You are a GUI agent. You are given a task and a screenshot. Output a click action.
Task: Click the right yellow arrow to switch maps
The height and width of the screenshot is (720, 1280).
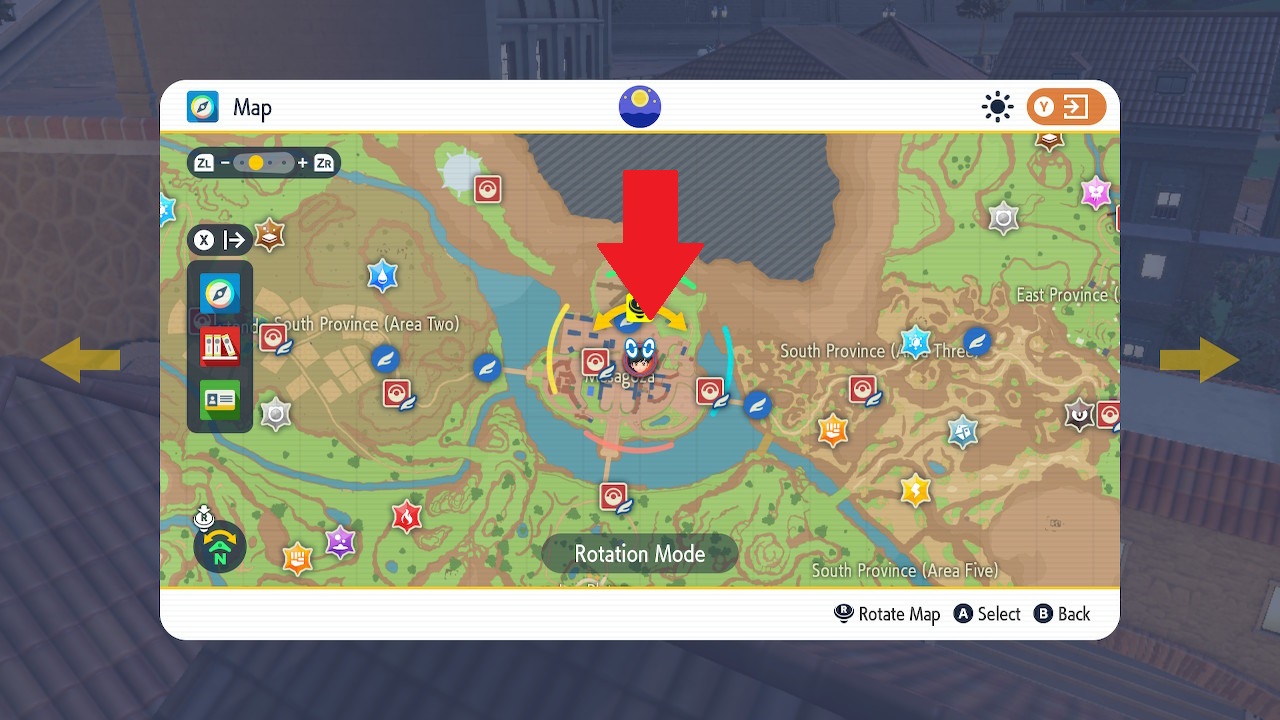(1199, 358)
